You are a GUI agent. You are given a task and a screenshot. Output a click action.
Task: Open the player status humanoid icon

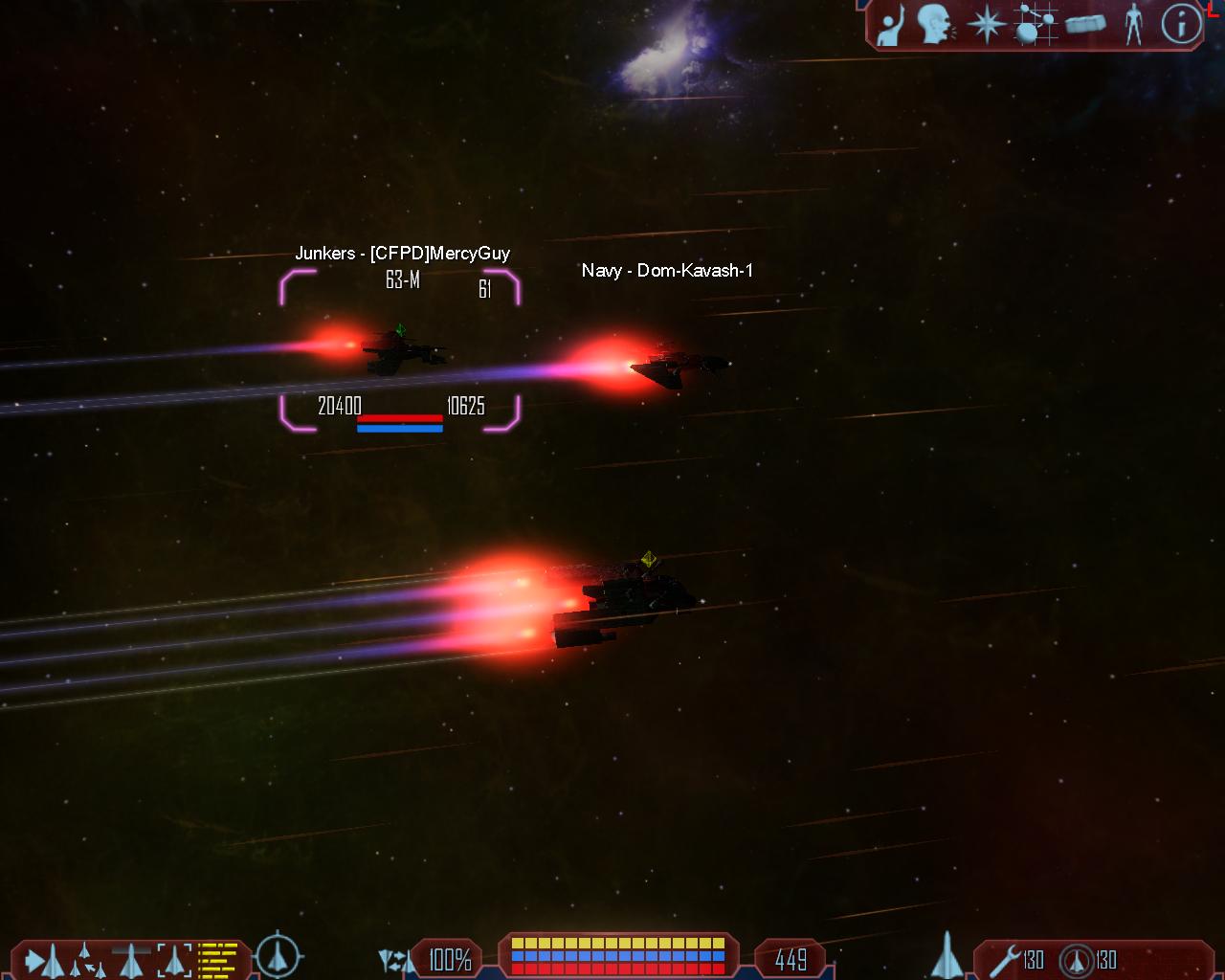point(1134,25)
